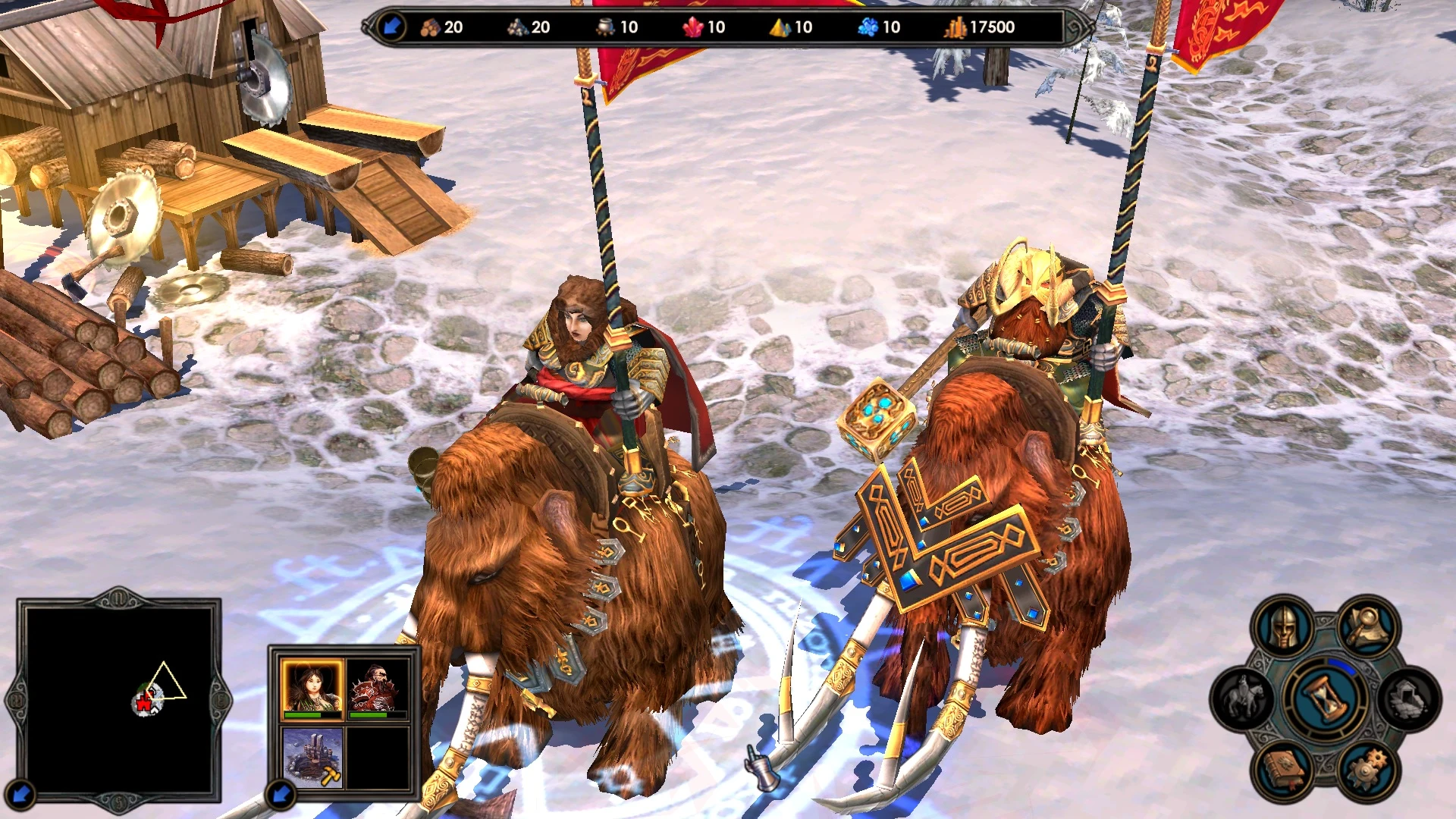Open the town from its snowy thumbnail
This screenshot has height=819, width=1456.
click(312, 755)
